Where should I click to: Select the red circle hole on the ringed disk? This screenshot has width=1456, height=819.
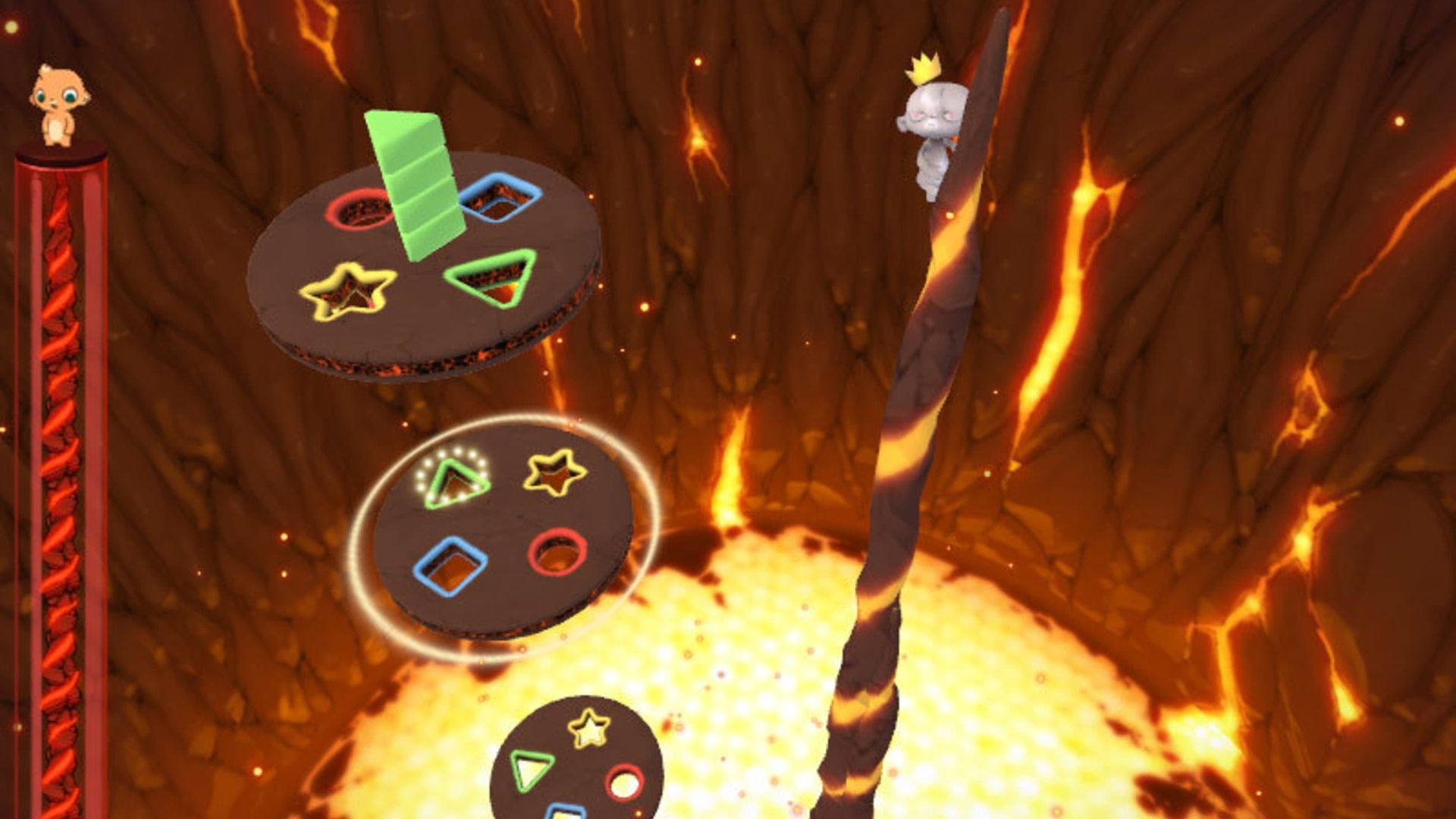coord(557,552)
